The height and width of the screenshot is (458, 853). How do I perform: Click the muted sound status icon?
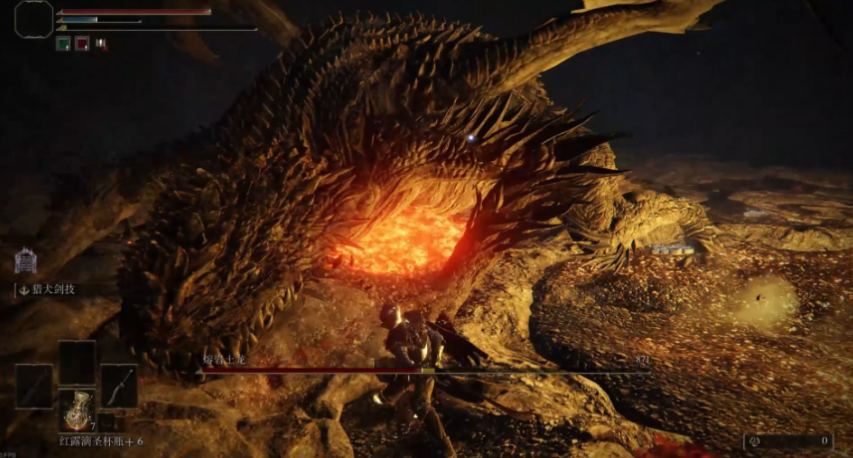pyautogui.click(x=101, y=43)
